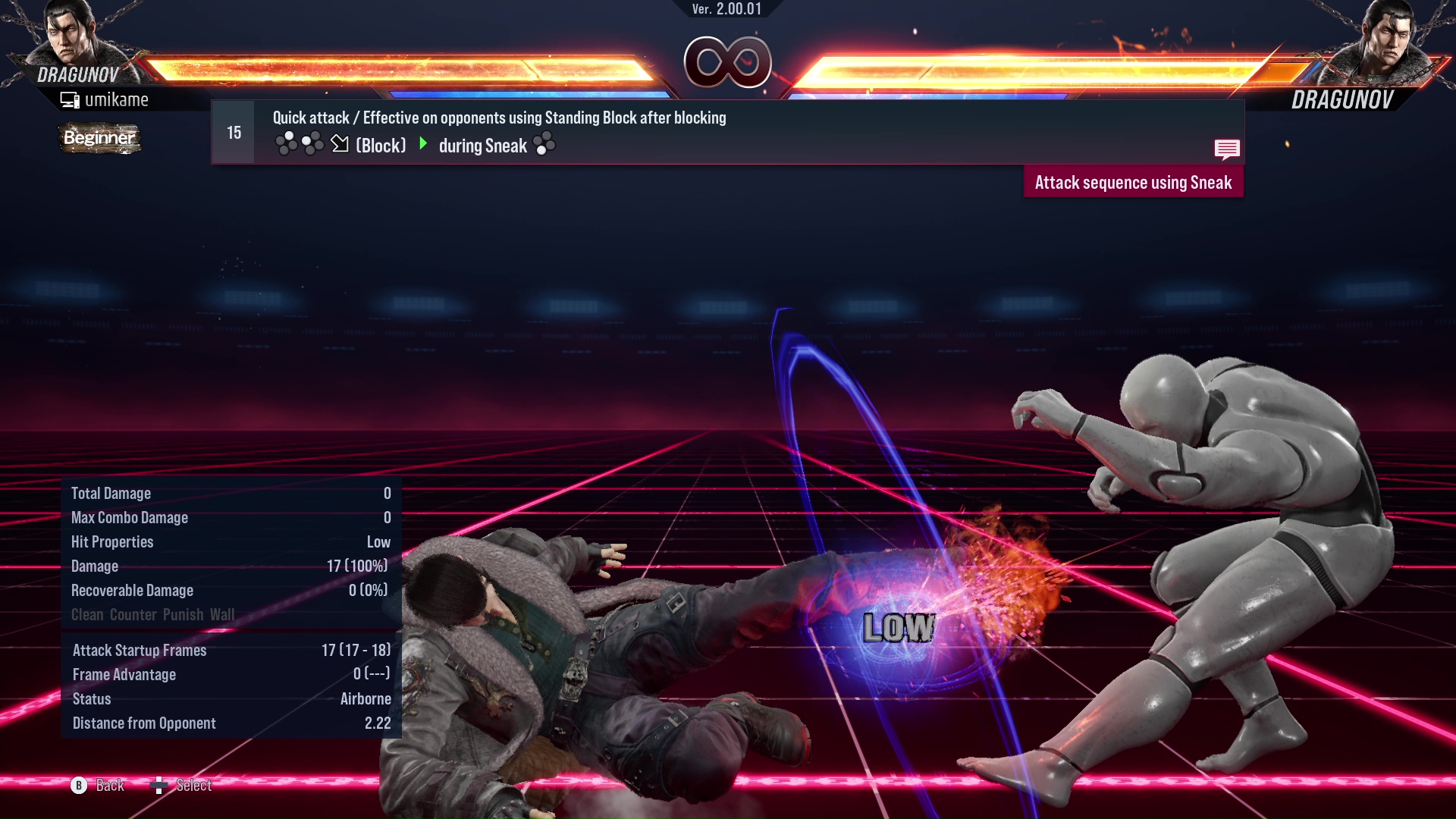1456x819 pixels.
Task: Toggle the Wall indicator label
Action: point(224,614)
